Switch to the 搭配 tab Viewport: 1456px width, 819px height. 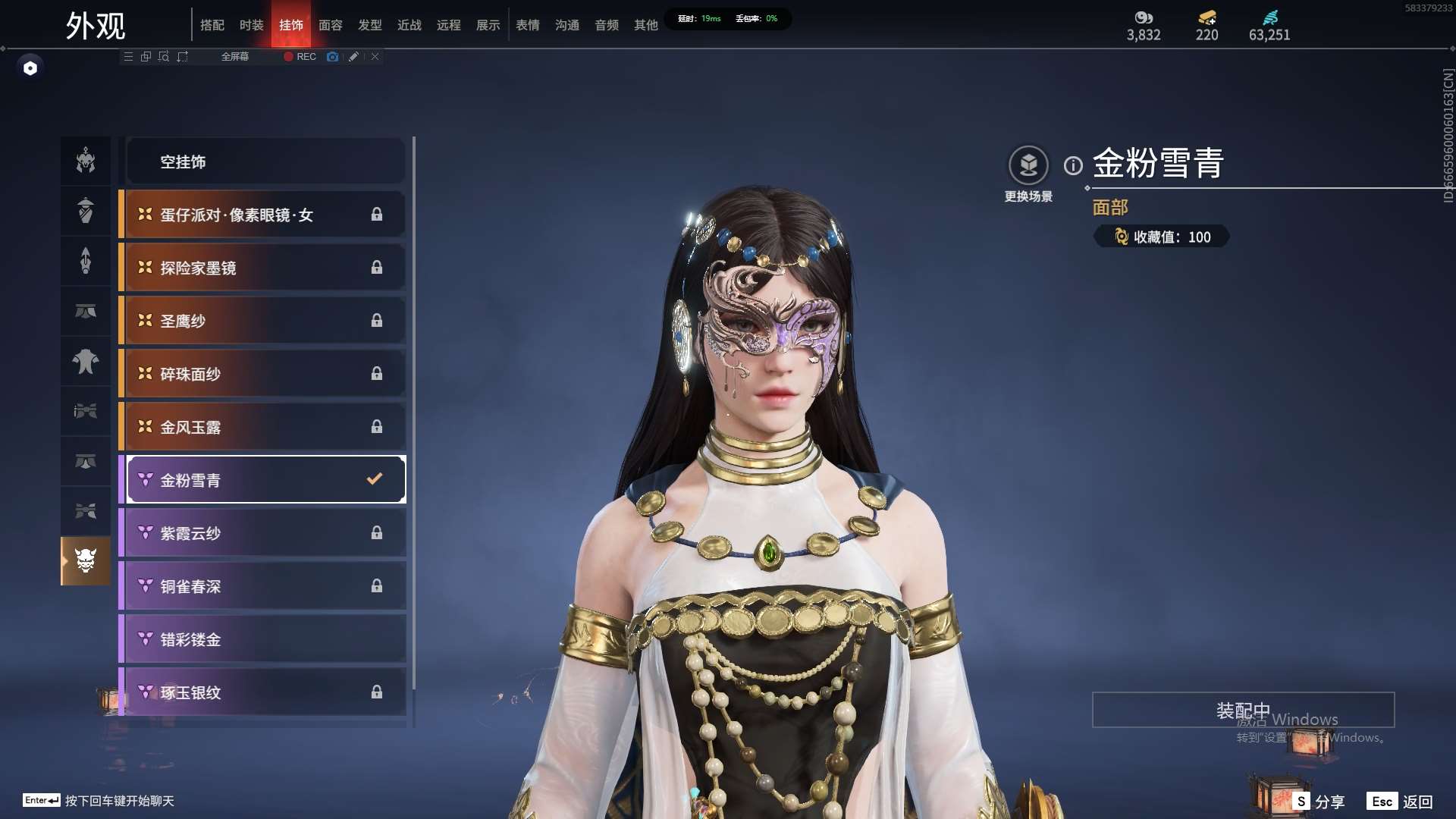pos(212,25)
